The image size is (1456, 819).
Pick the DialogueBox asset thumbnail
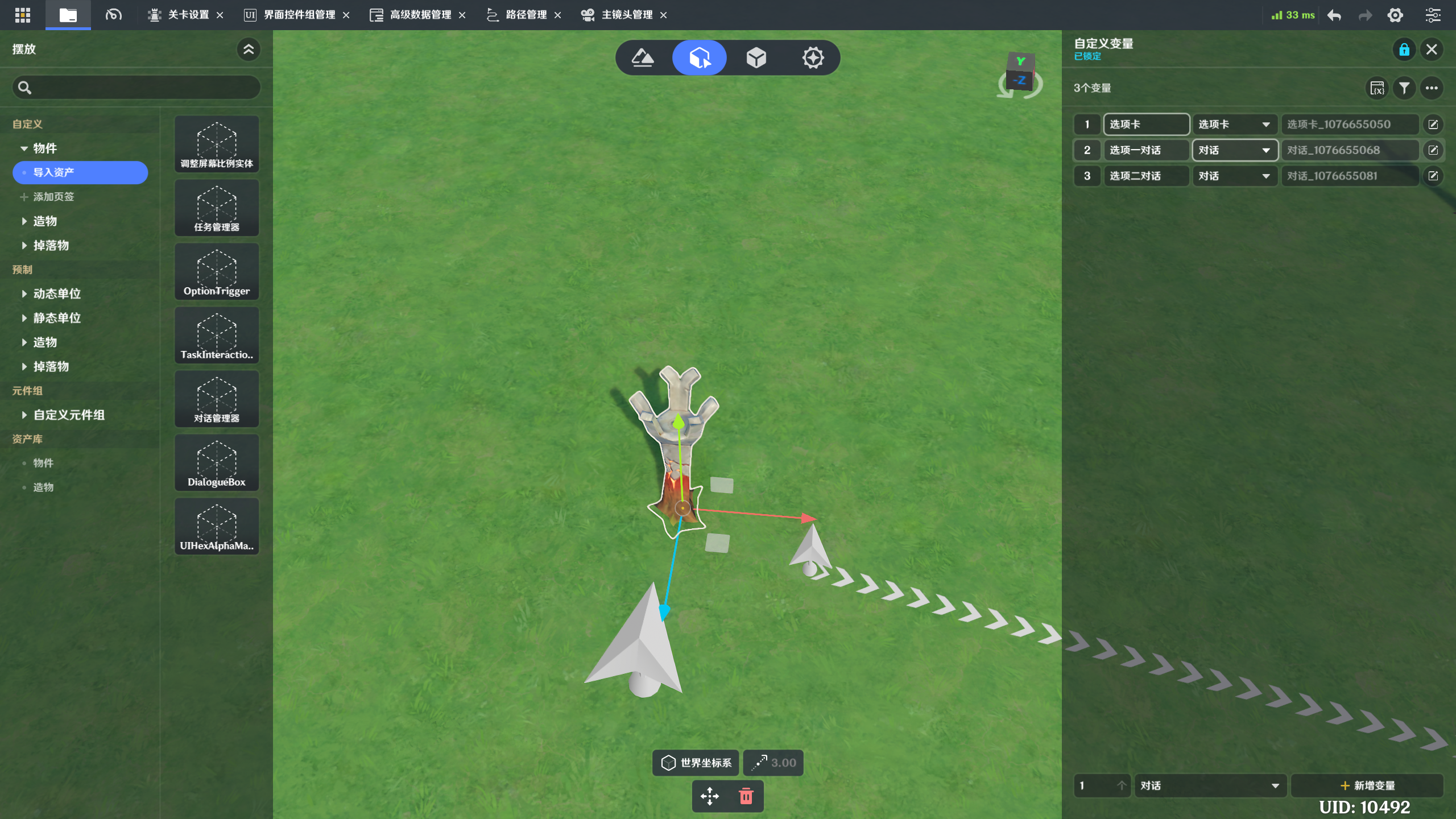(217, 463)
